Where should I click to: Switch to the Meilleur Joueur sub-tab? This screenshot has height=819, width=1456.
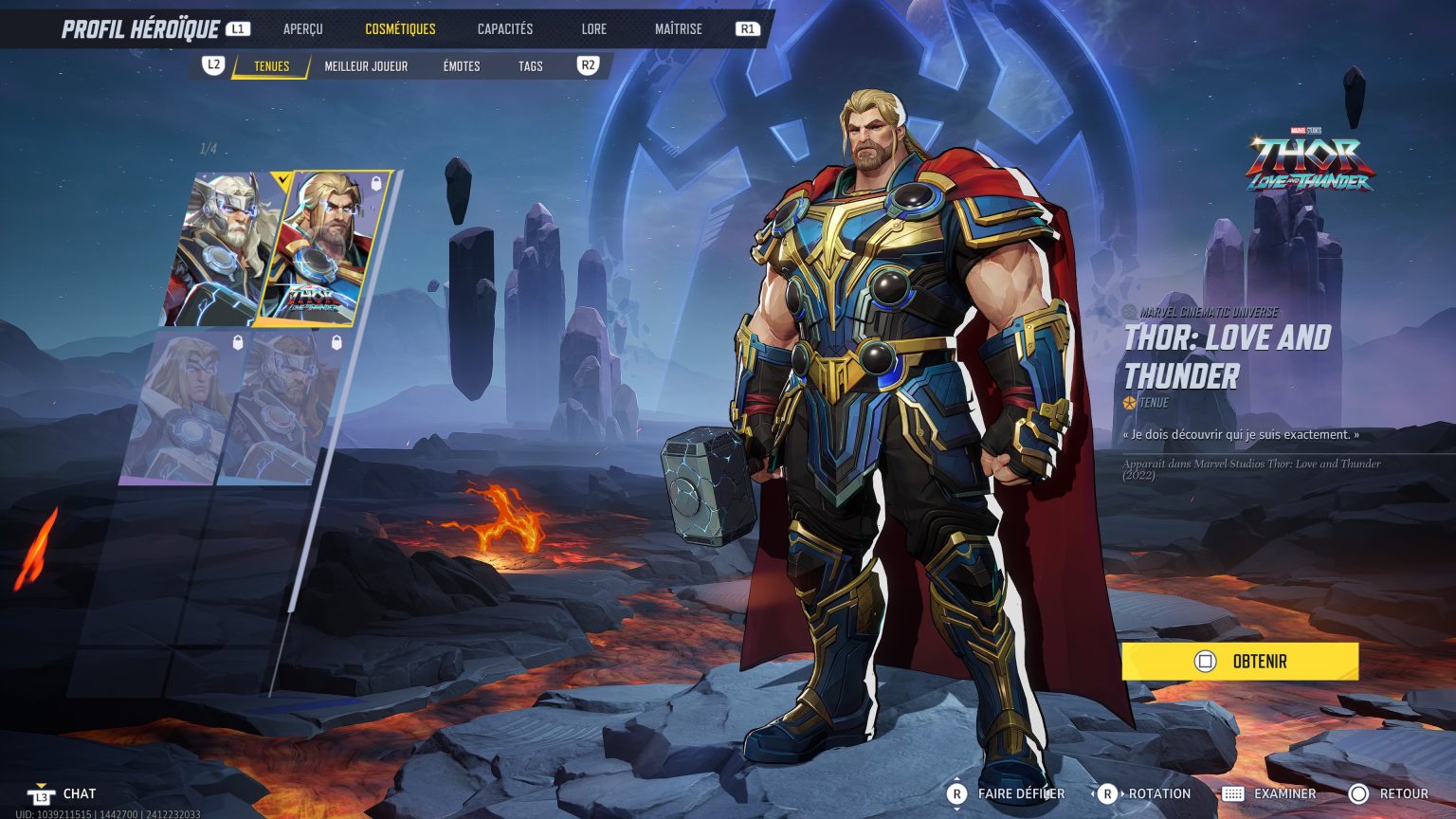(366, 66)
